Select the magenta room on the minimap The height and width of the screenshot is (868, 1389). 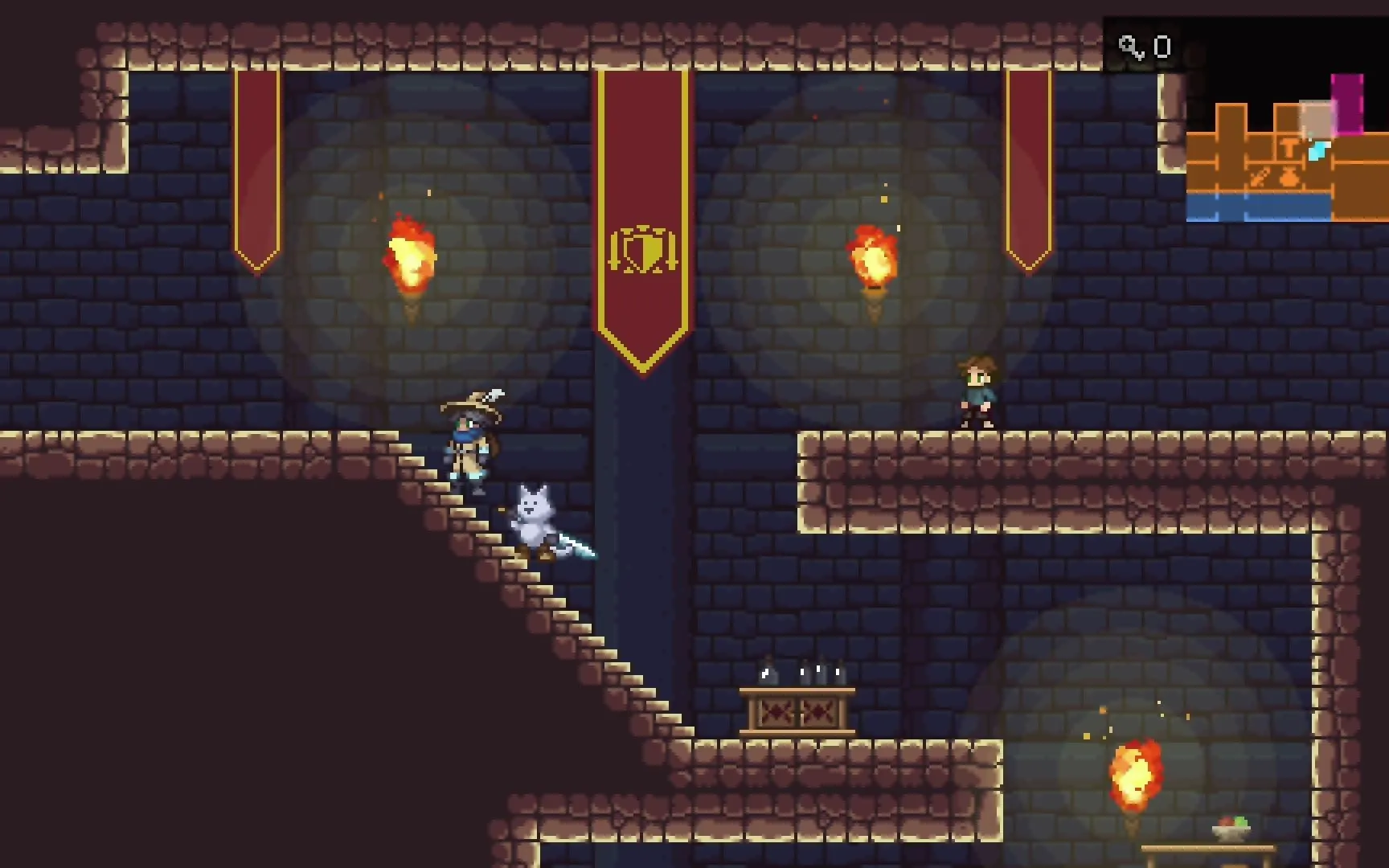(1348, 103)
